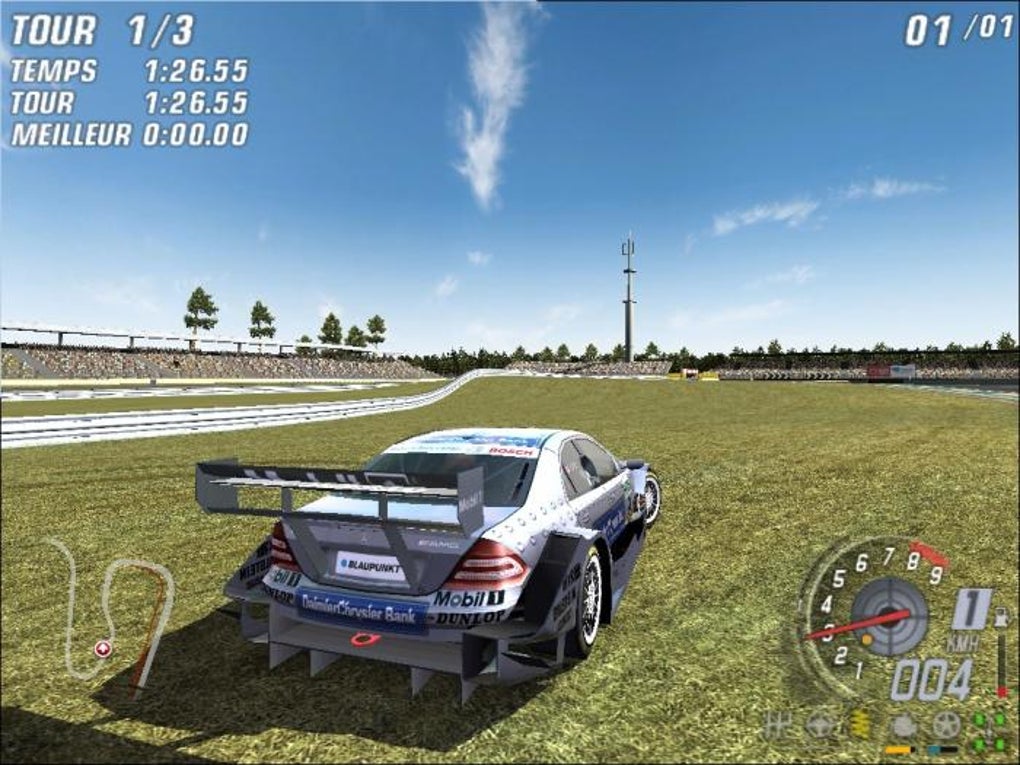Select the green four-tyre status indicator
1020x765 pixels.
990,731
